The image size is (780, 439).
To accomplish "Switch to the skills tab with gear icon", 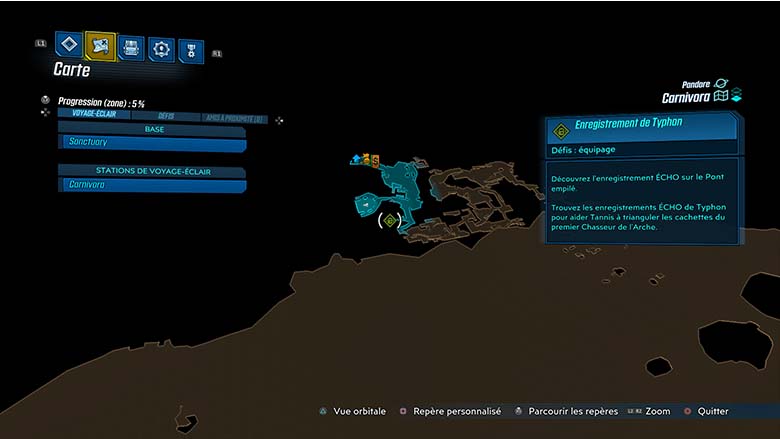I will [161, 48].
